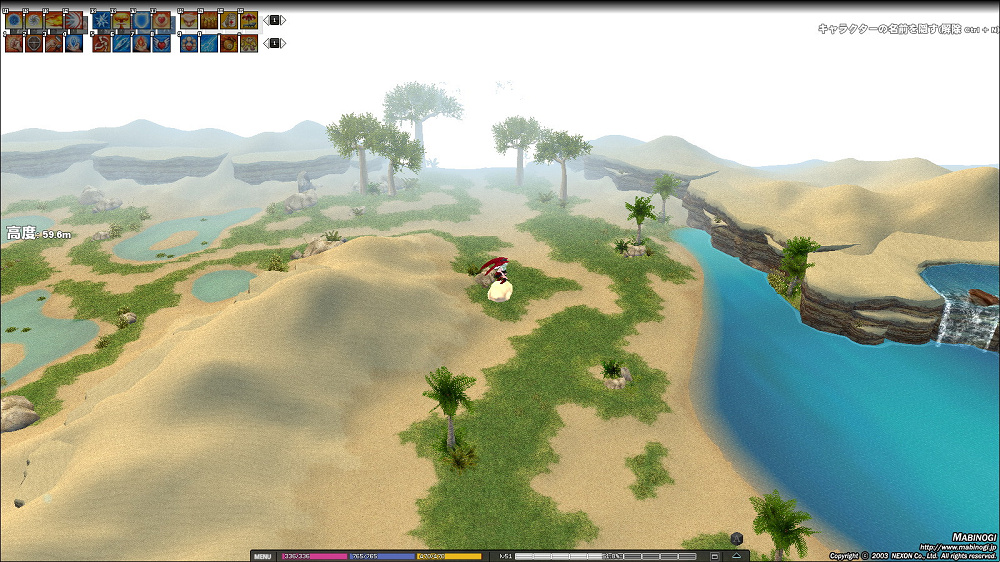Cast the fire streak skill icon
This screenshot has width=1000, height=562.
pos(54,21)
